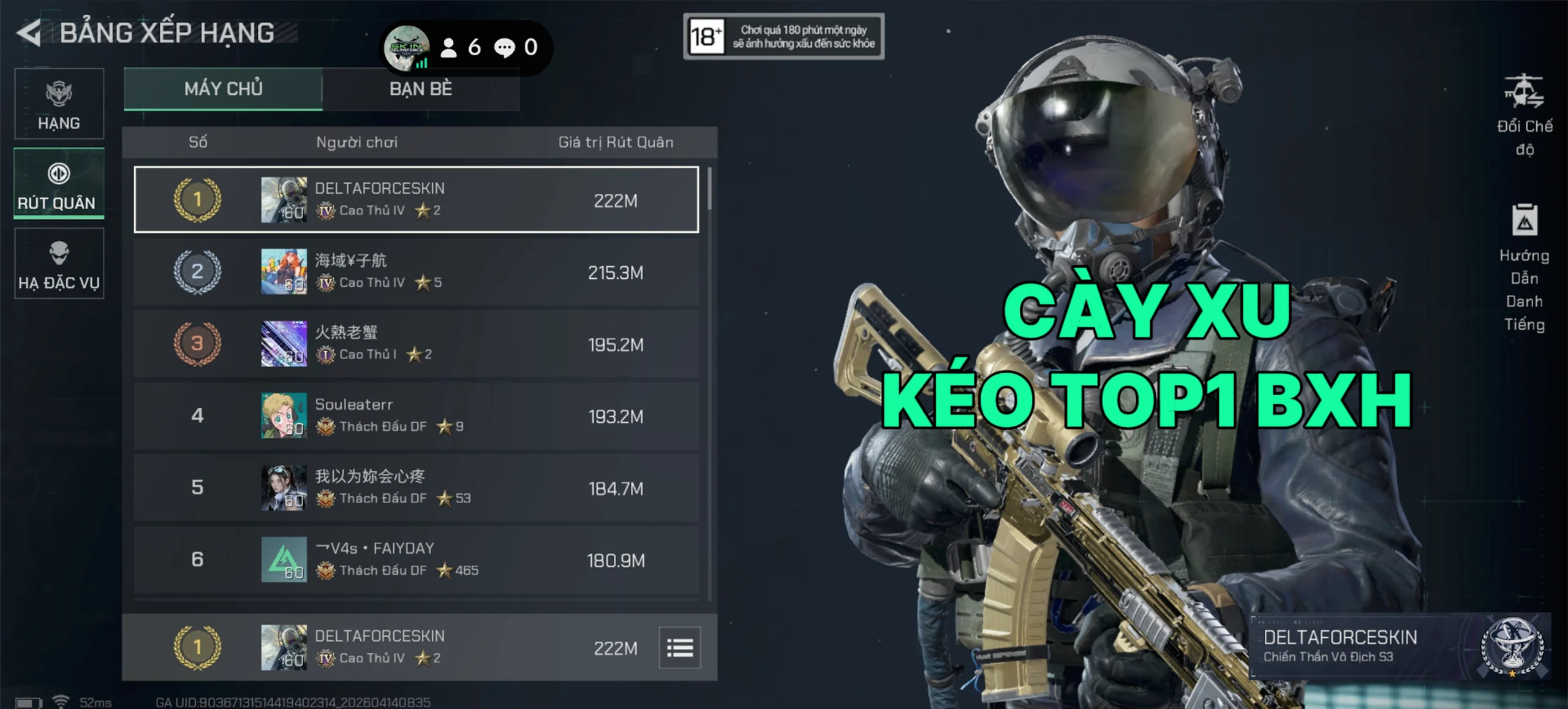Select the Souleaterr leaderboard row
The height and width of the screenshot is (709, 1568).
coord(416,415)
